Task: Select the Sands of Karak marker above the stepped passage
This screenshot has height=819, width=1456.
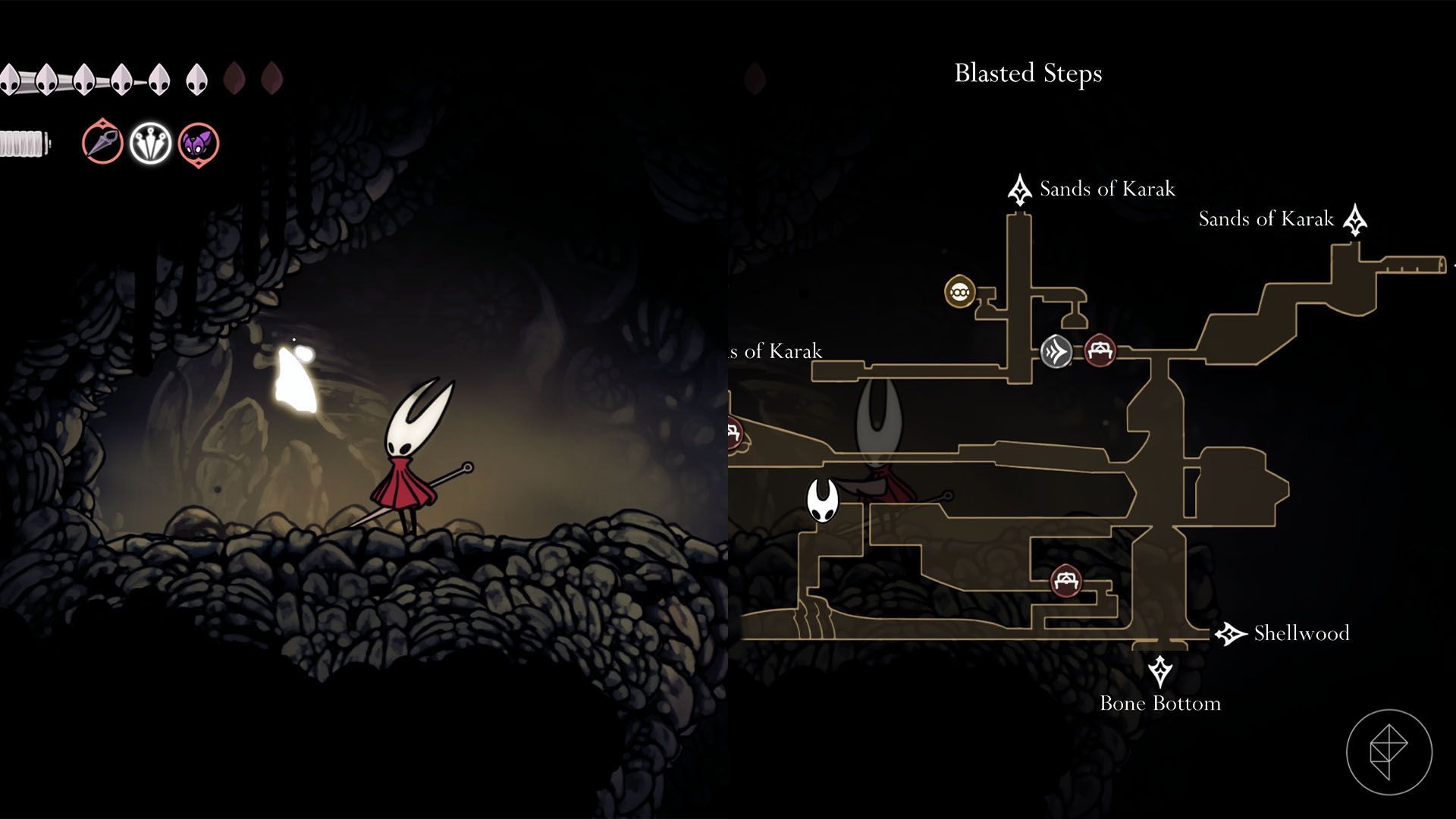Action: tap(1354, 220)
